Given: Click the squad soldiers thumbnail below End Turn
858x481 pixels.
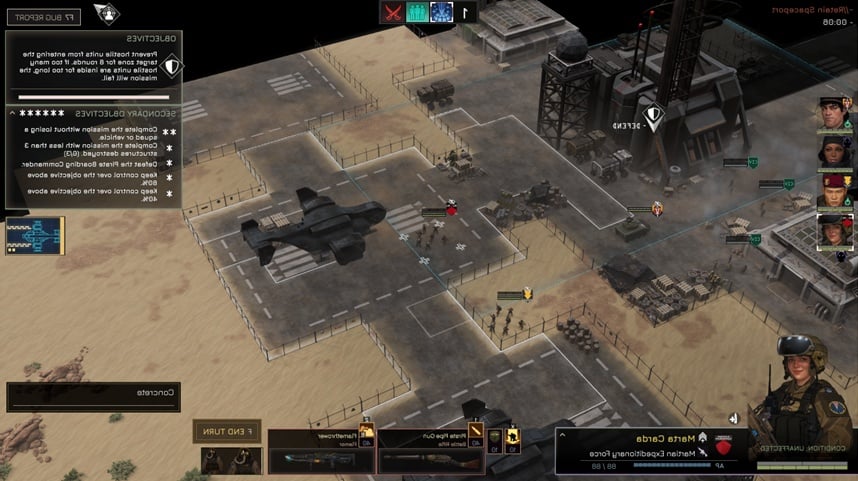Looking at the screenshot, I should (230, 461).
